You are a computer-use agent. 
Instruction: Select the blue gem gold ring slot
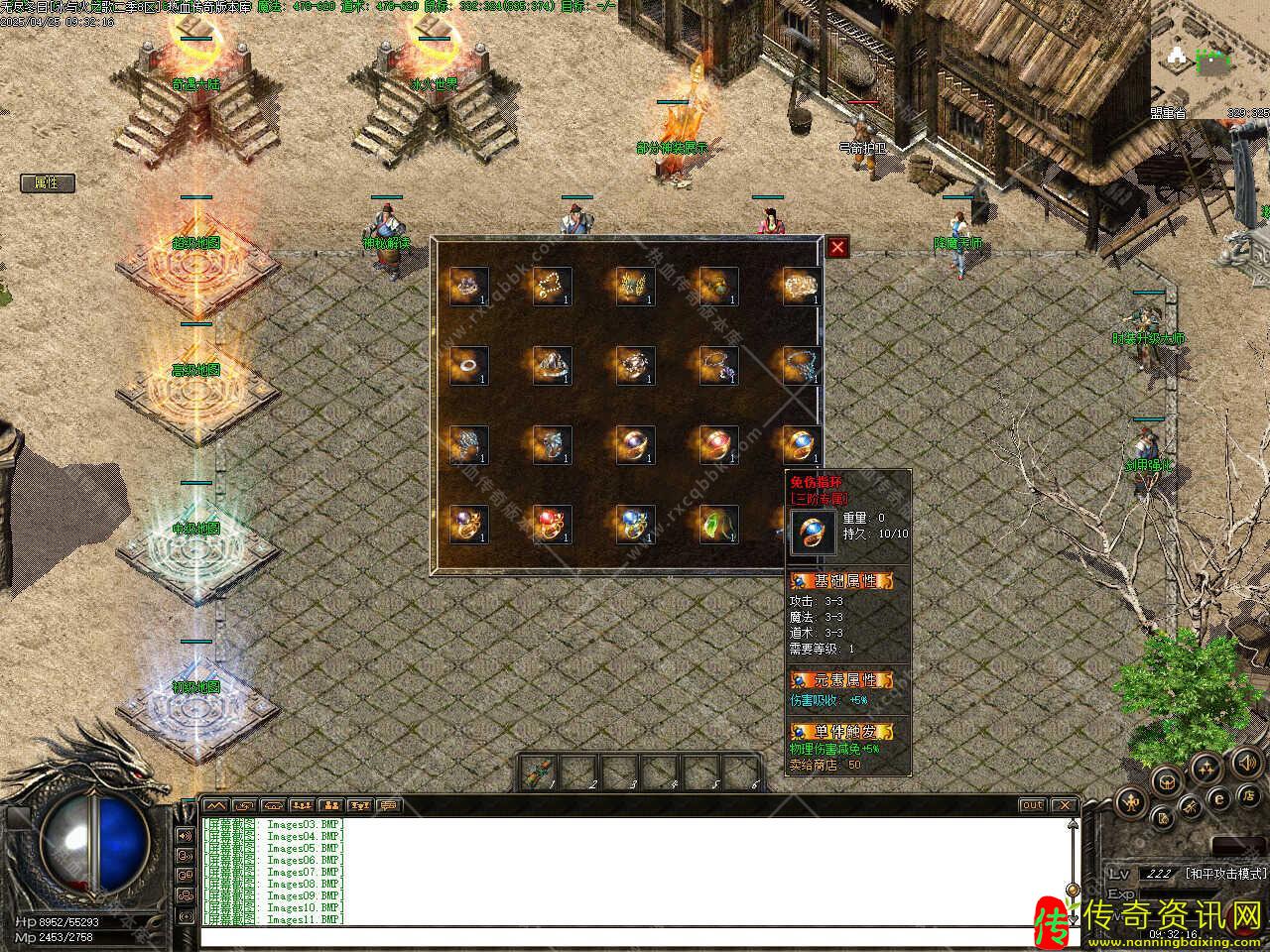(802, 445)
